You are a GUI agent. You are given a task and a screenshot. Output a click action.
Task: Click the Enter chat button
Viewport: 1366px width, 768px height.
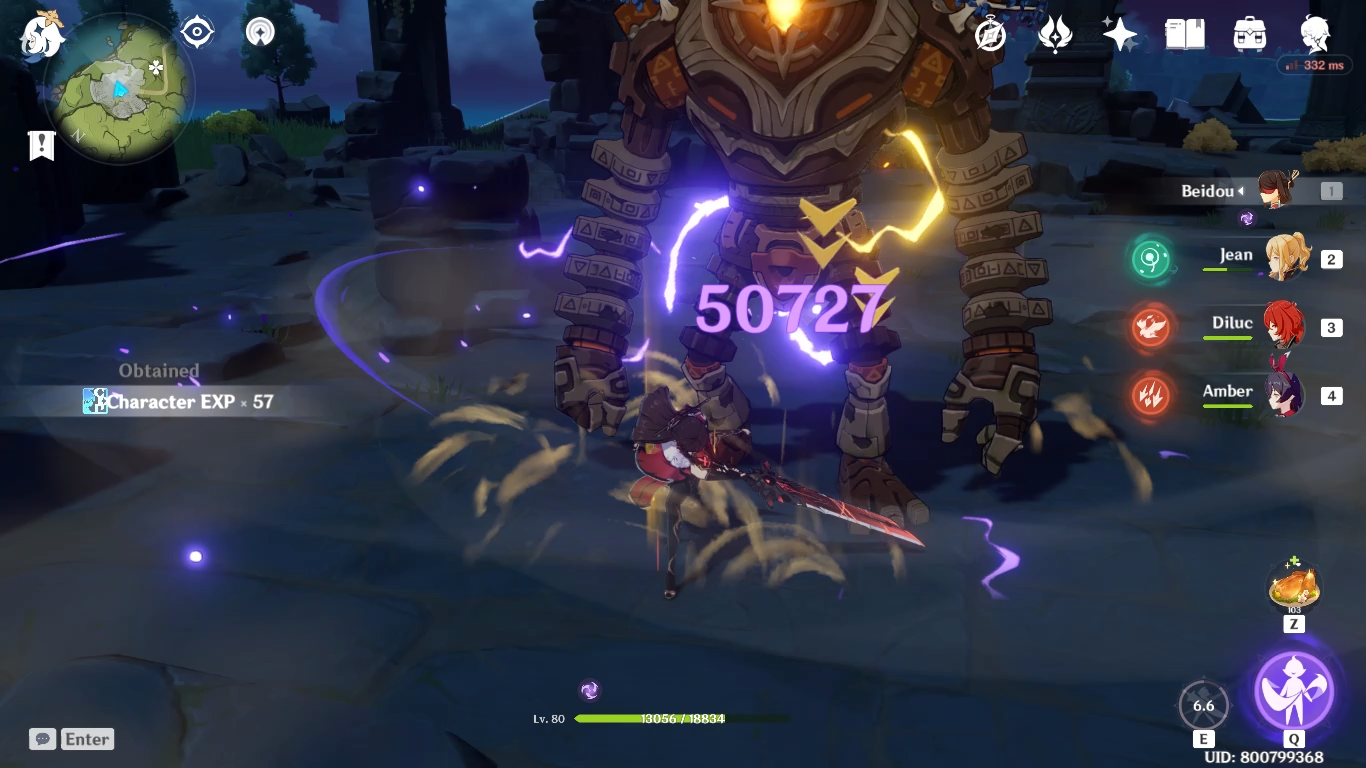click(x=87, y=739)
